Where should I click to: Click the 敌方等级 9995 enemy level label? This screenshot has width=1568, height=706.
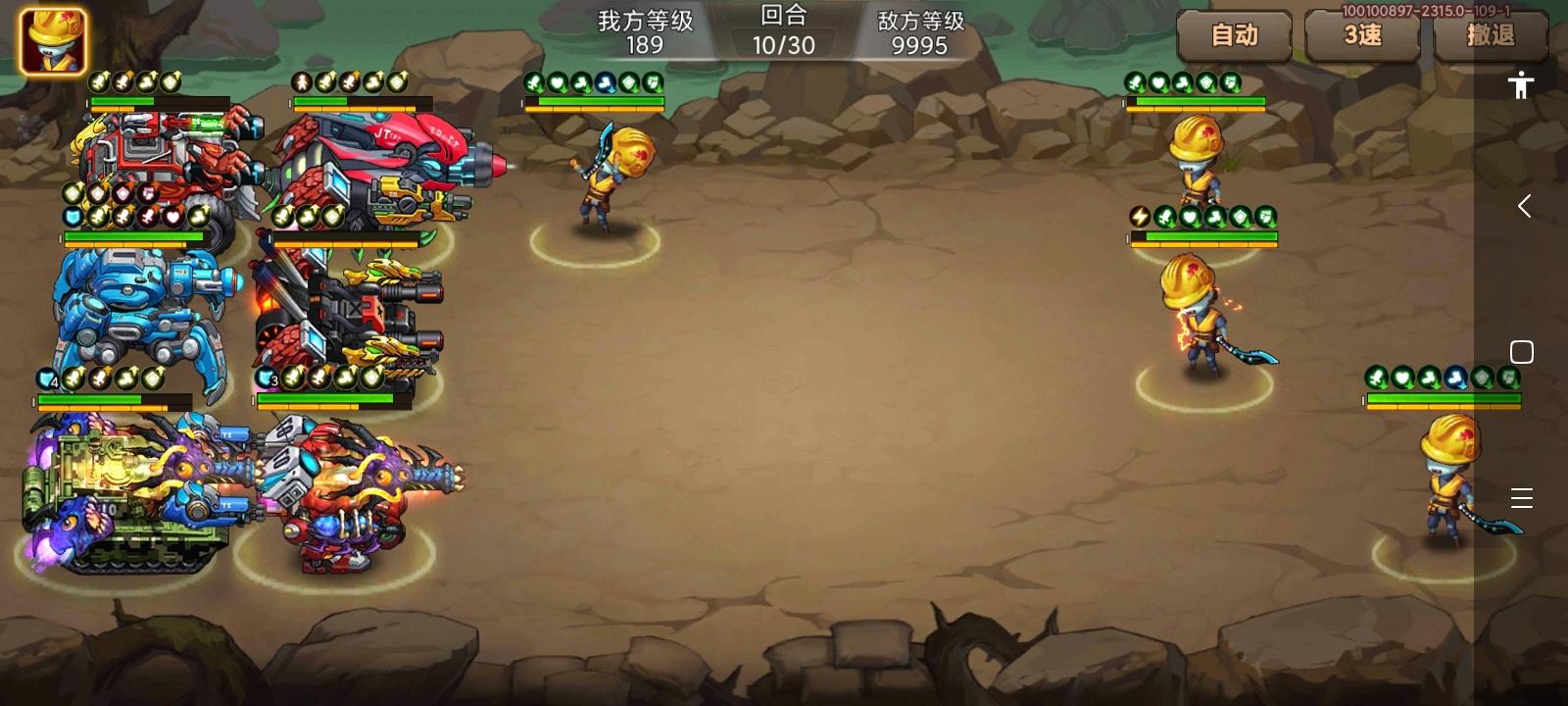(919, 29)
